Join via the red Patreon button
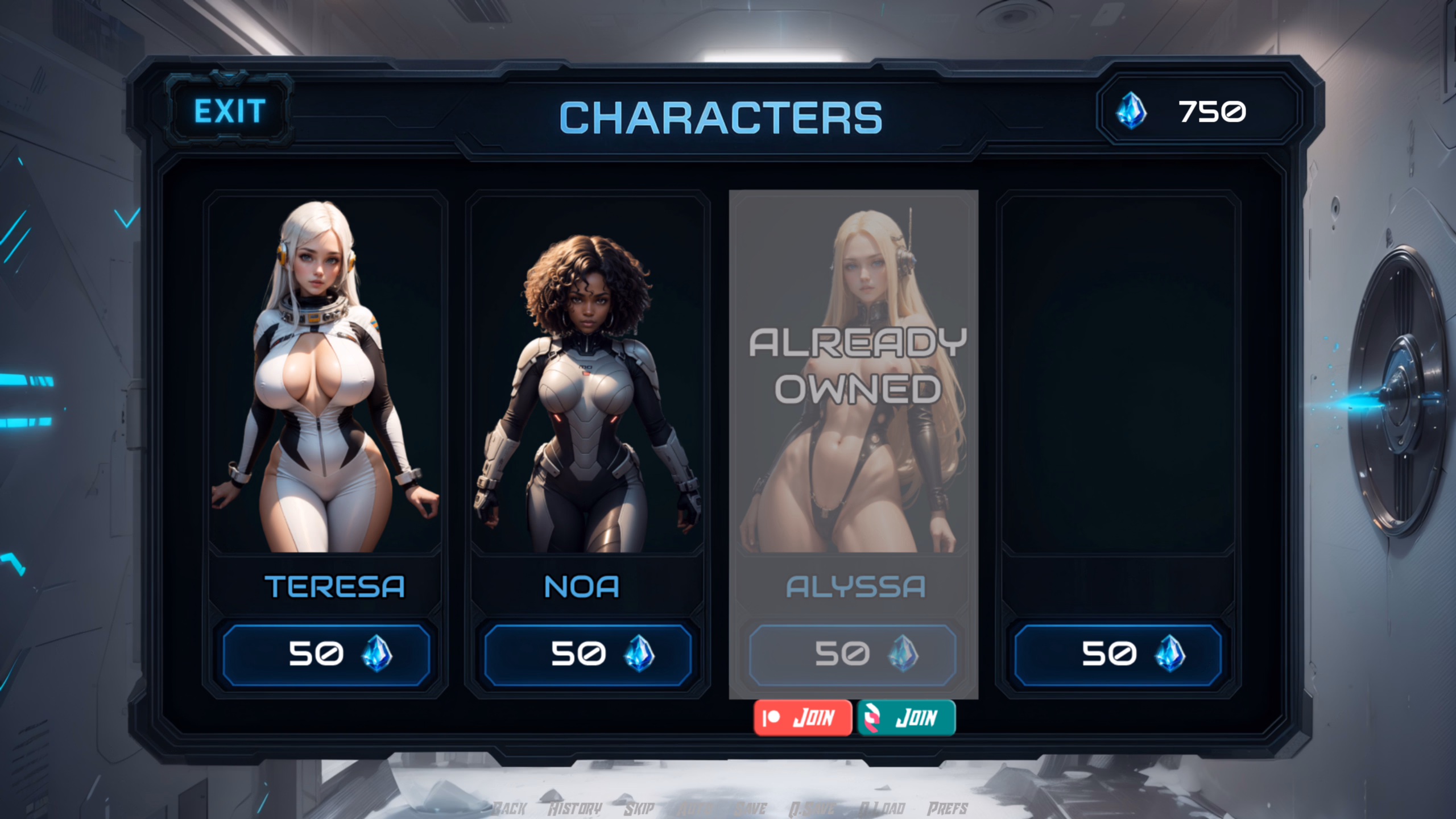The height and width of the screenshot is (819, 1456). tap(803, 718)
